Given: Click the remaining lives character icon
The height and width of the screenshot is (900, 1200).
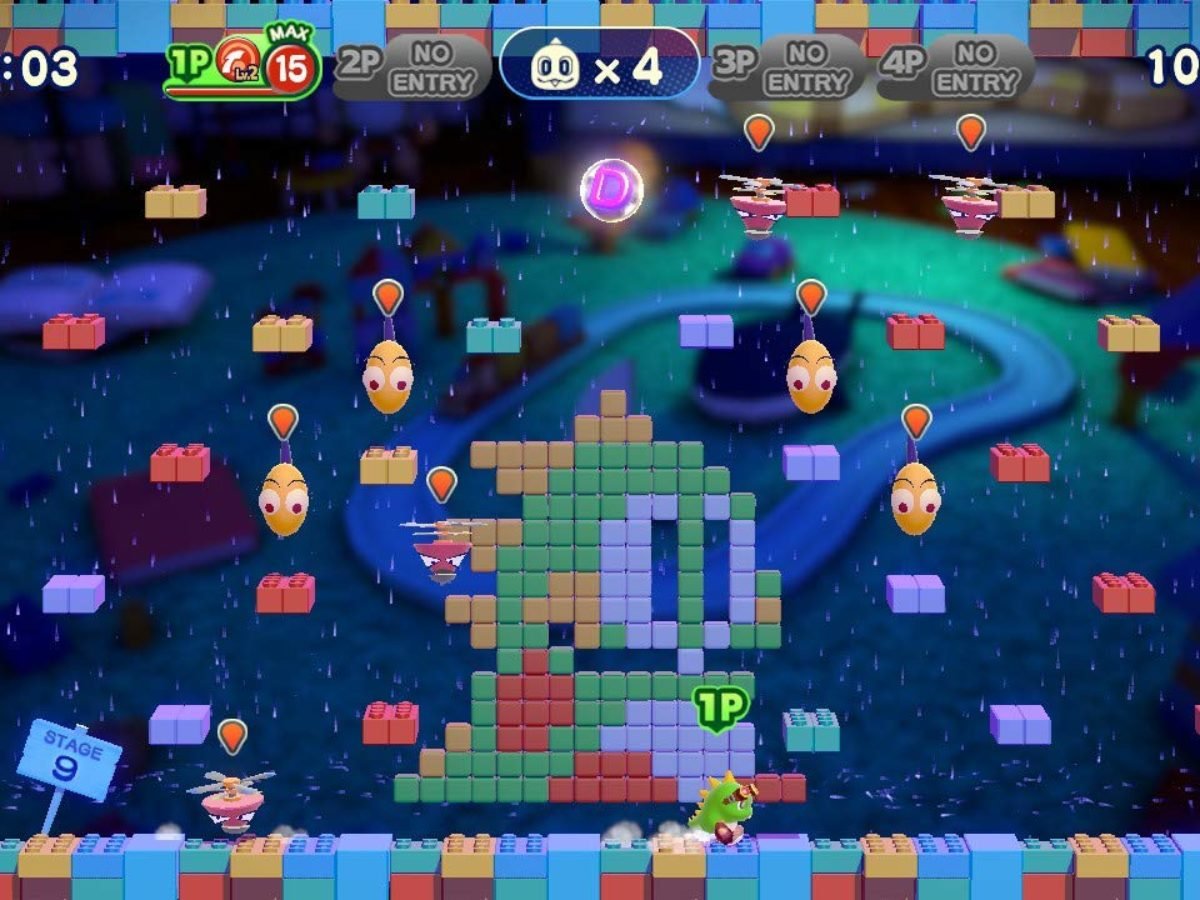Looking at the screenshot, I should coord(557,68).
